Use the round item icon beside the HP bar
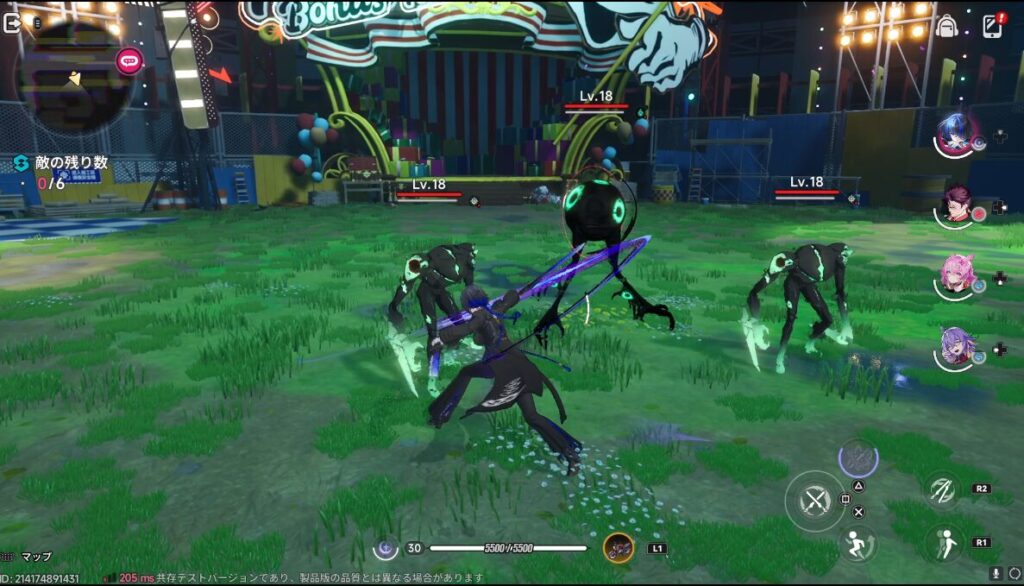The width and height of the screenshot is (1024, 586). point(618,547)
